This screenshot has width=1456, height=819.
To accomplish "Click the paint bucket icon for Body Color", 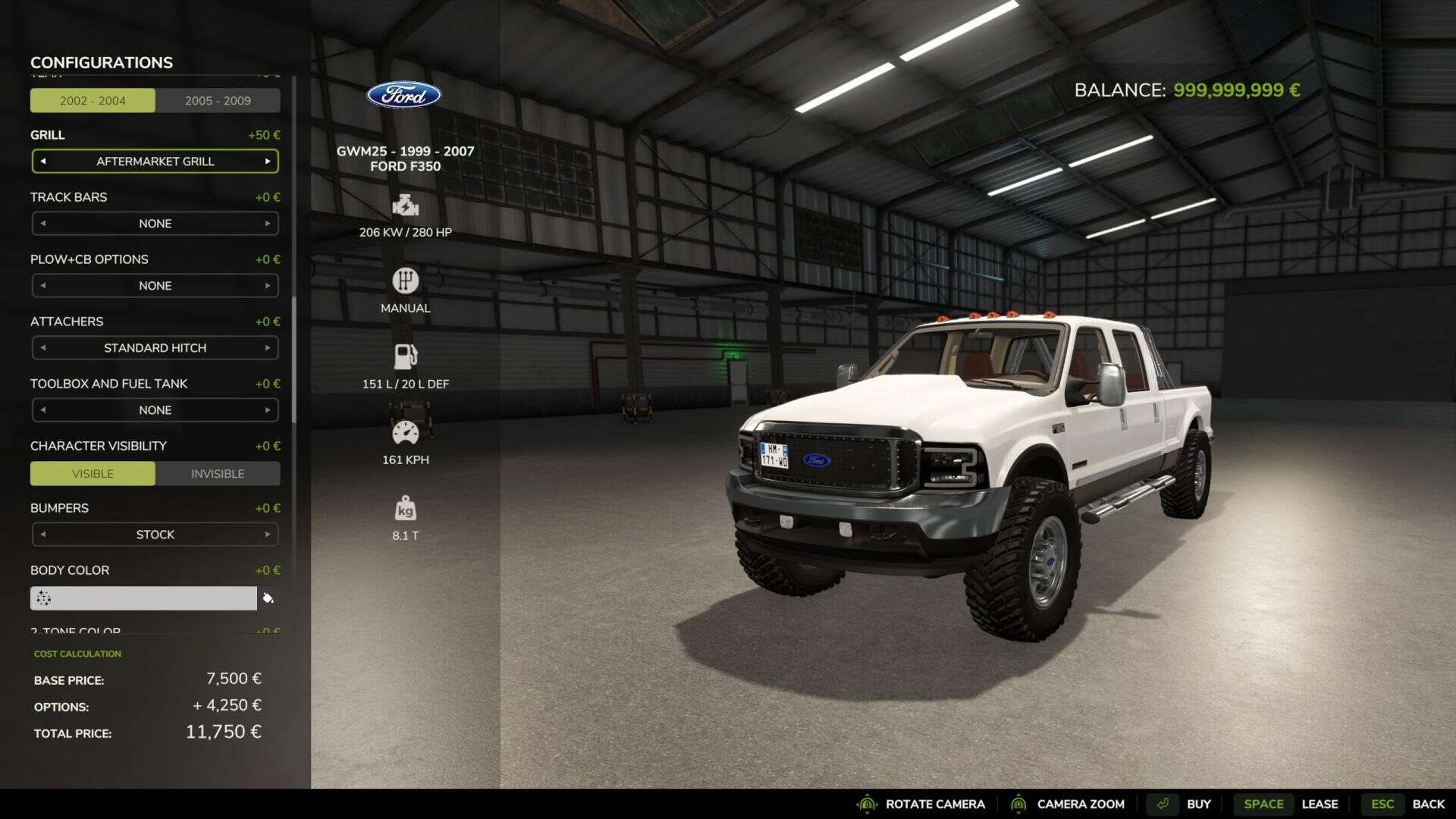I will [268, 598].
